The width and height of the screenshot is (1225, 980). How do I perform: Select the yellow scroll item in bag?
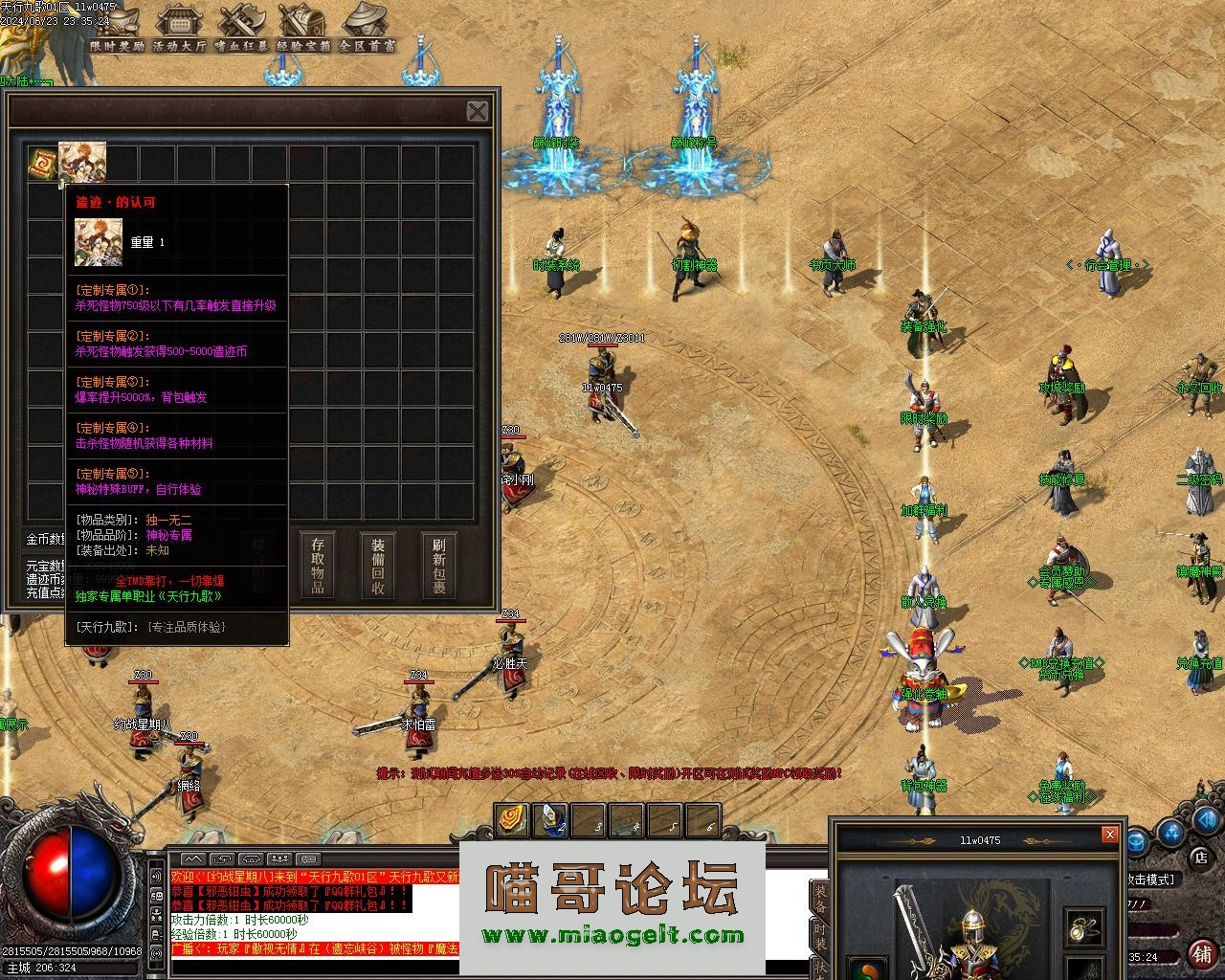[x=42, y=163]
